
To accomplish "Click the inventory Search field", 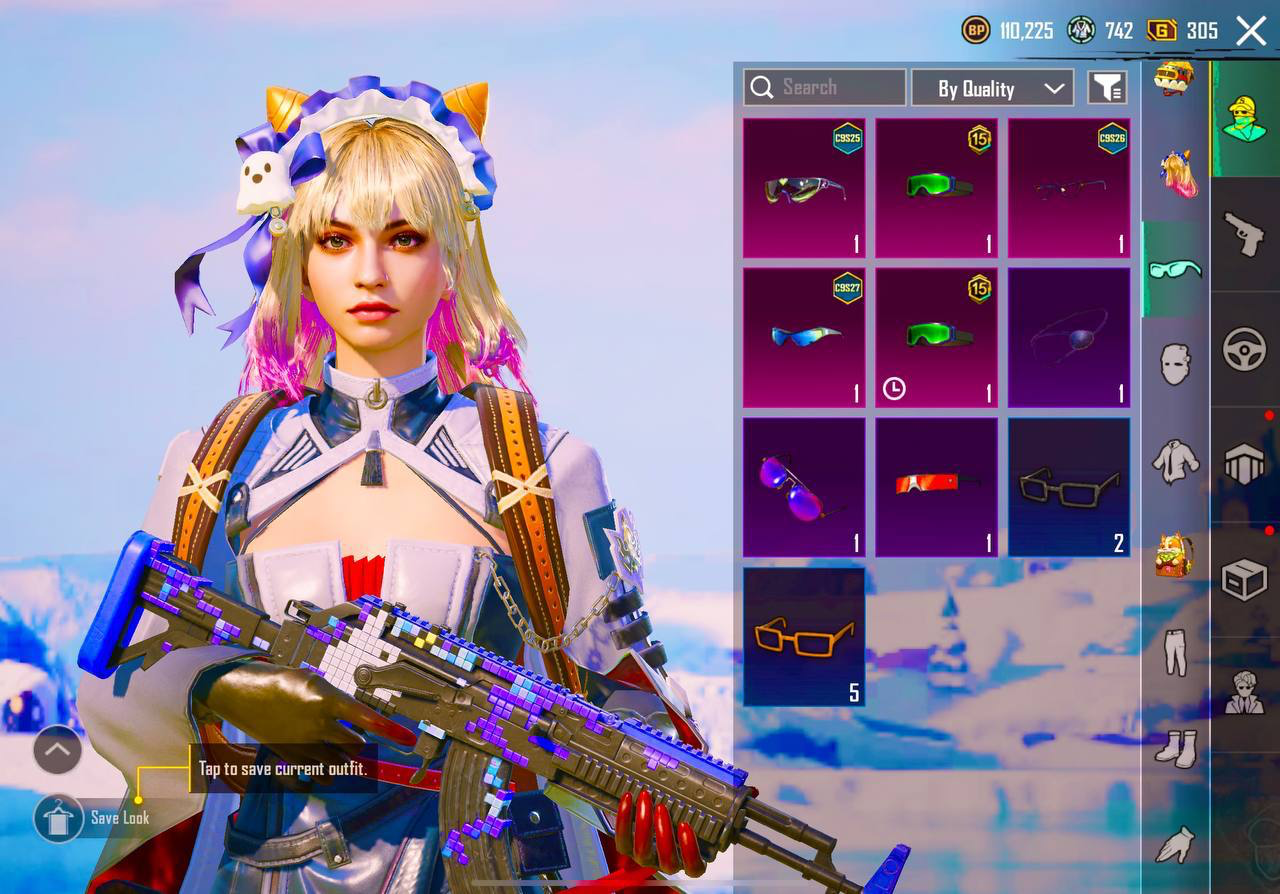I will [x=824, y=88].
